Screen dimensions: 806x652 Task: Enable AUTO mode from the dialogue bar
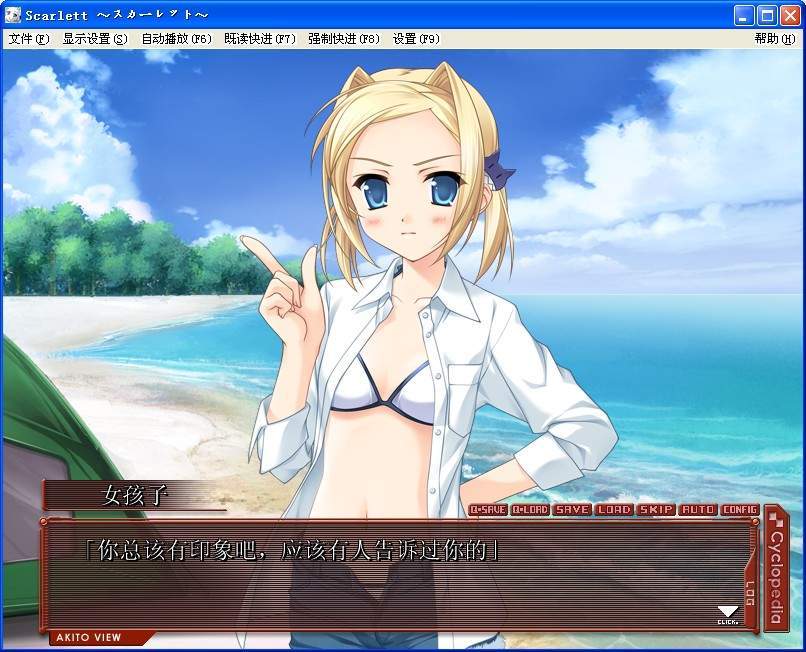(x=698, y=510)
